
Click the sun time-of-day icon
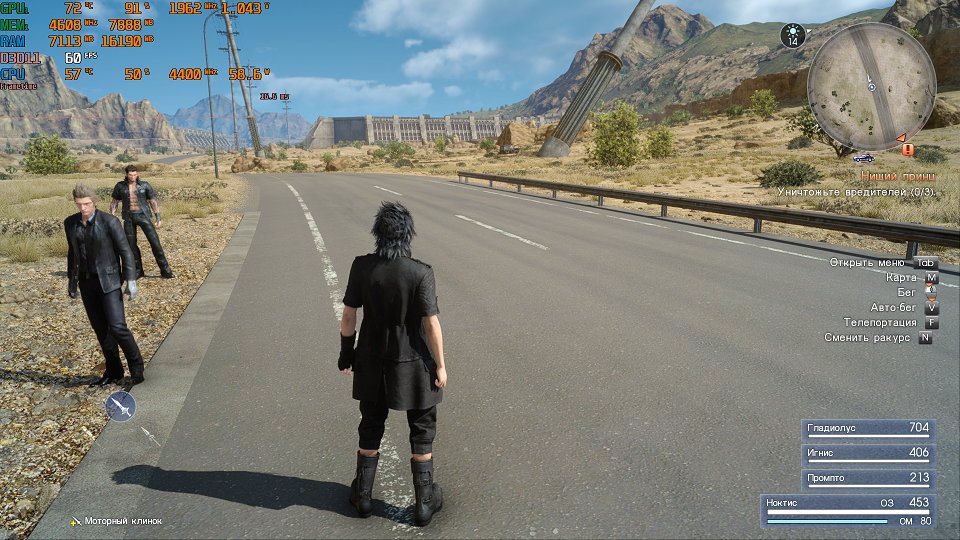(793, 36)
